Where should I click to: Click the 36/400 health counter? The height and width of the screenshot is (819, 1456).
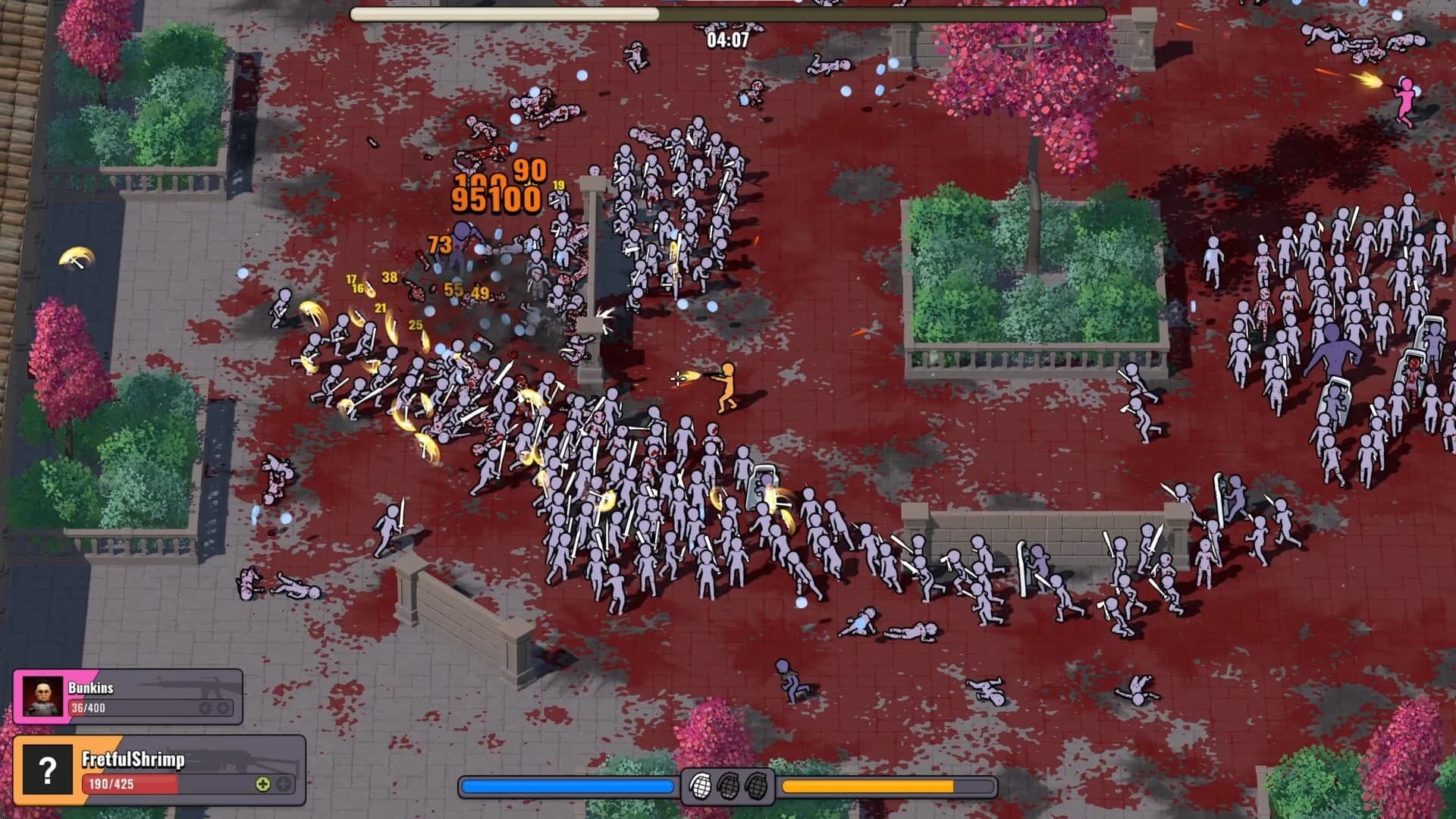pyautogui.click(x=88, y=708)
